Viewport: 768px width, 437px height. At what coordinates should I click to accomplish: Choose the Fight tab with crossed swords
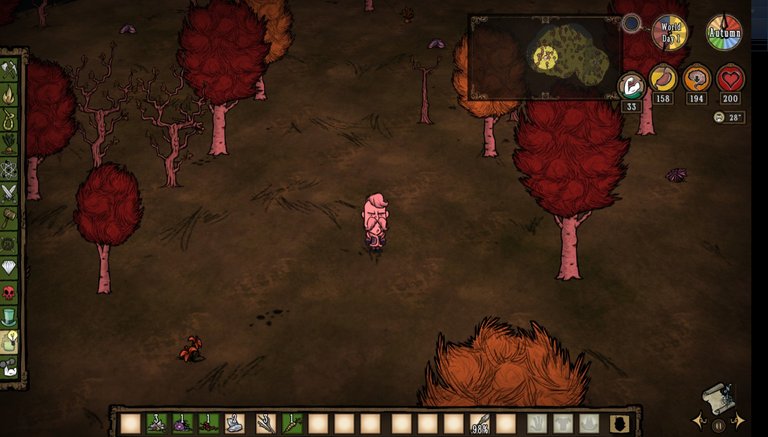10,192
